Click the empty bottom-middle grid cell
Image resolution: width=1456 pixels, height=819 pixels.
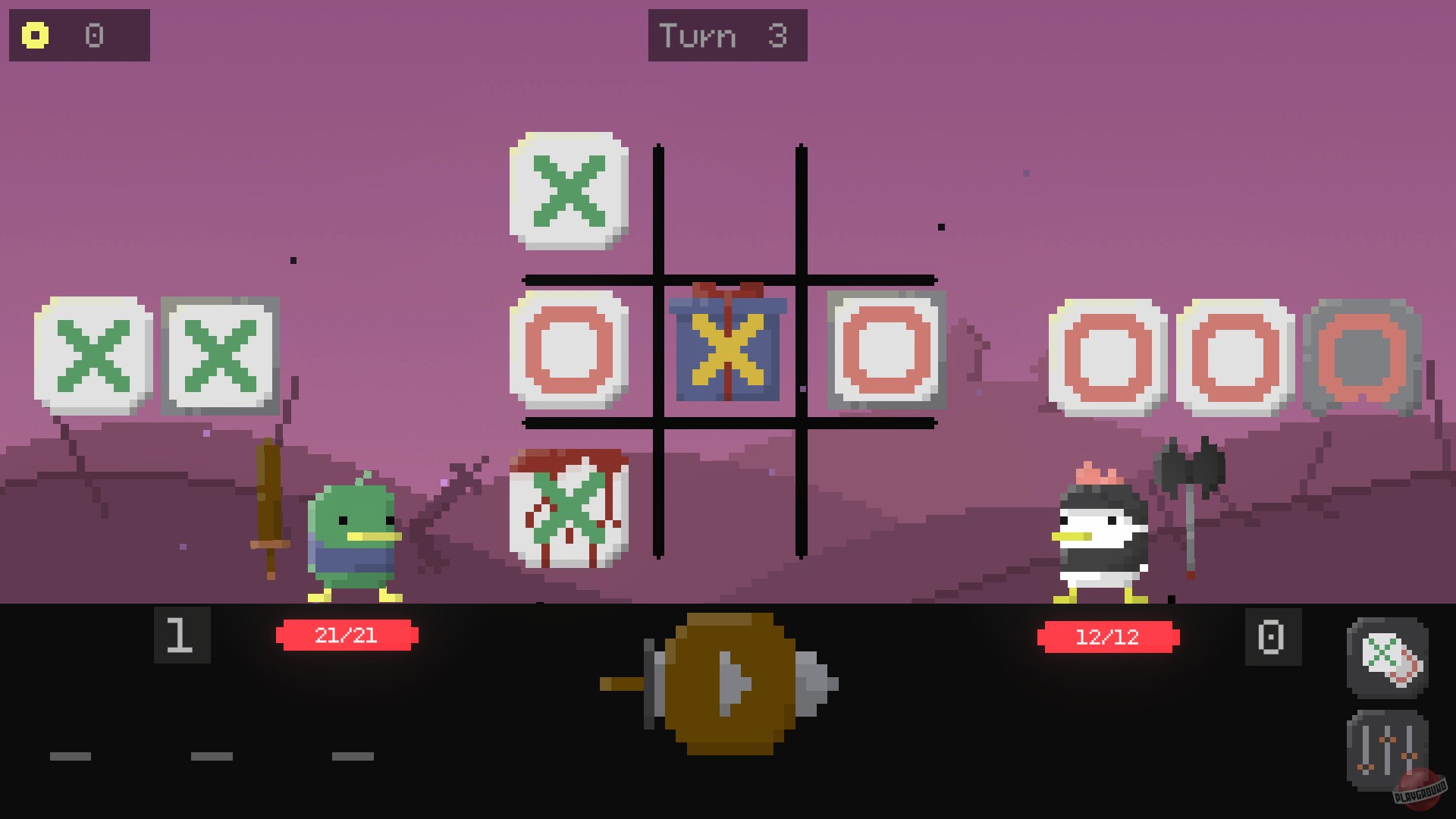pyautogui.click(x=728, y=493)
